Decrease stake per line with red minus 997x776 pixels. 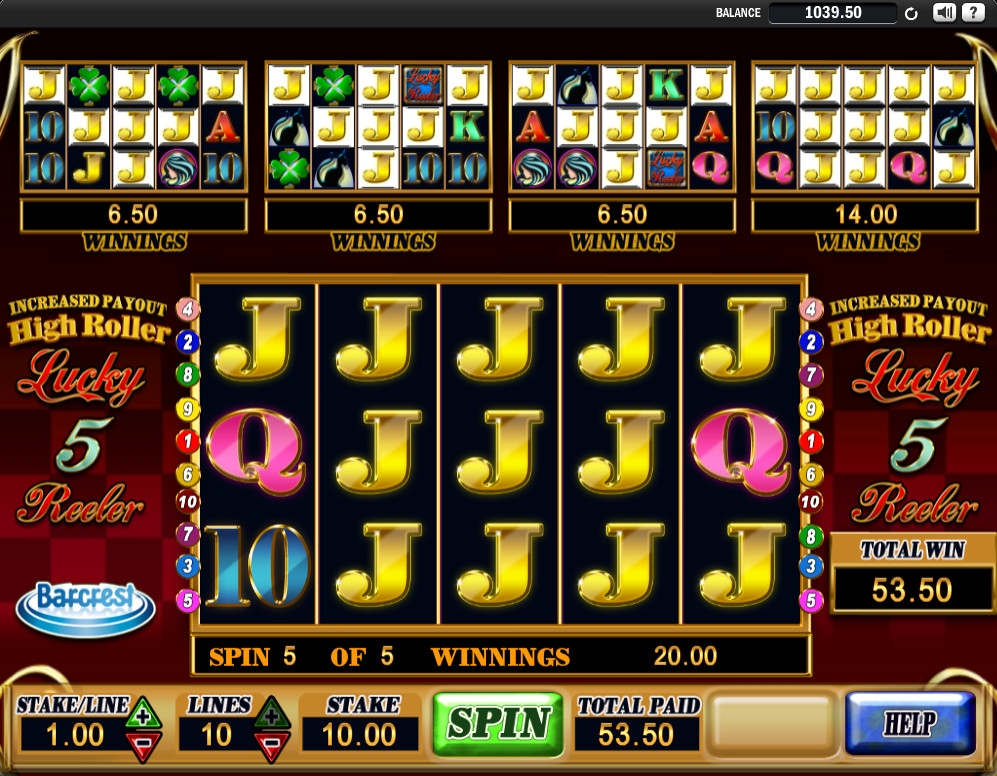click(142, 744)
